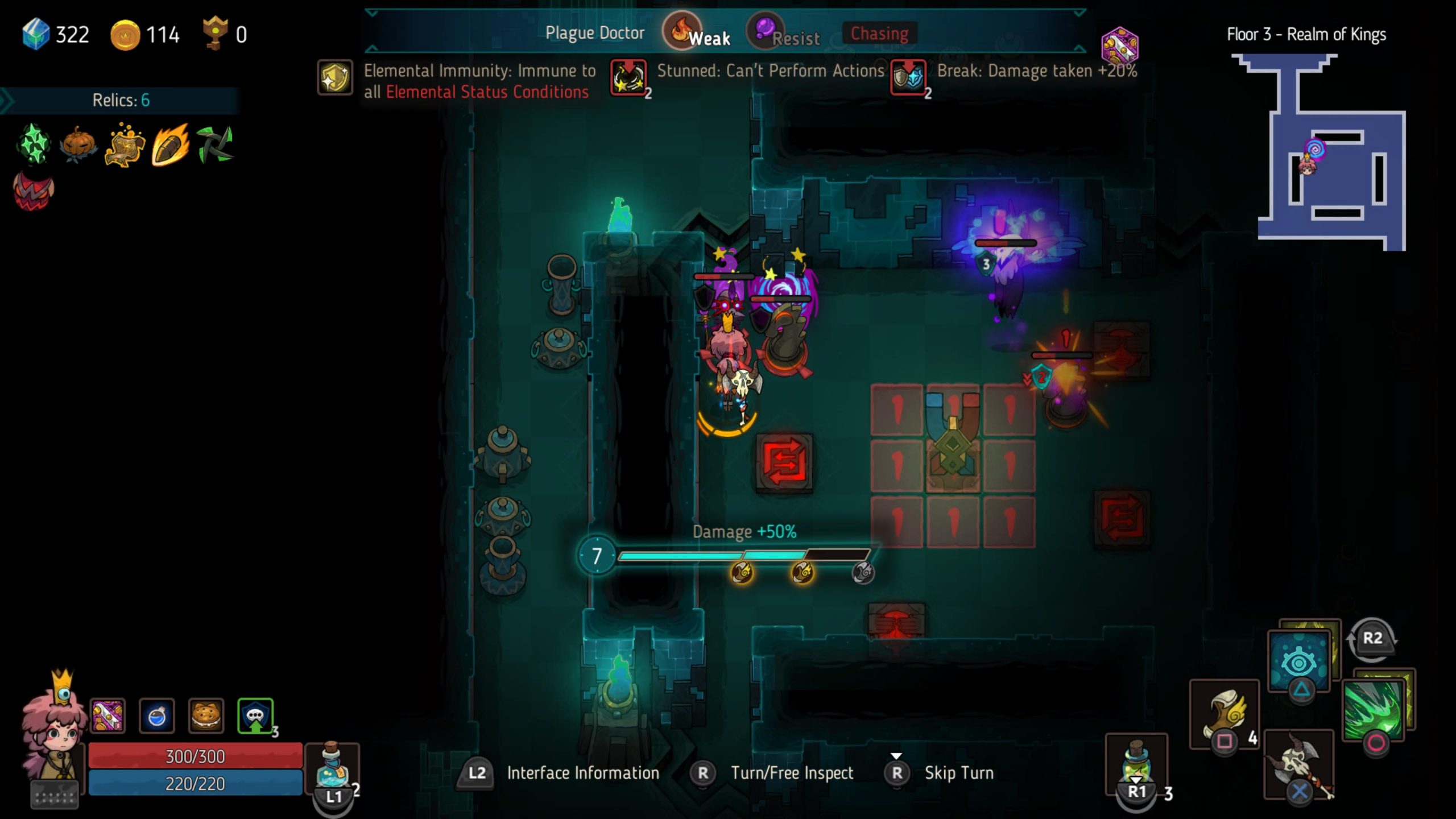The height and width of the screenshot is (819, 1456).
Task: Select the green shuriken relic
Action: tap(215, 144)
